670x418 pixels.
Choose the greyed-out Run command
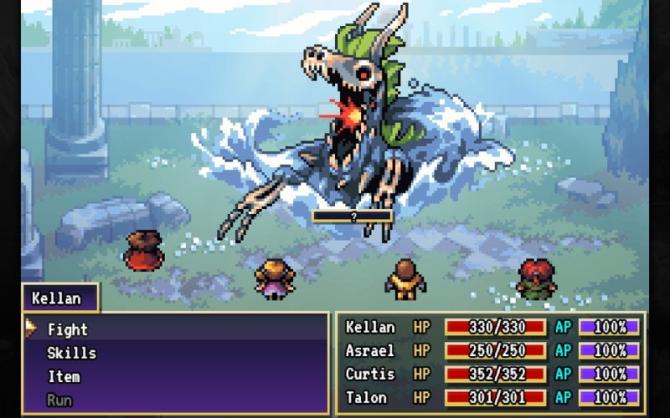point(60,400)
